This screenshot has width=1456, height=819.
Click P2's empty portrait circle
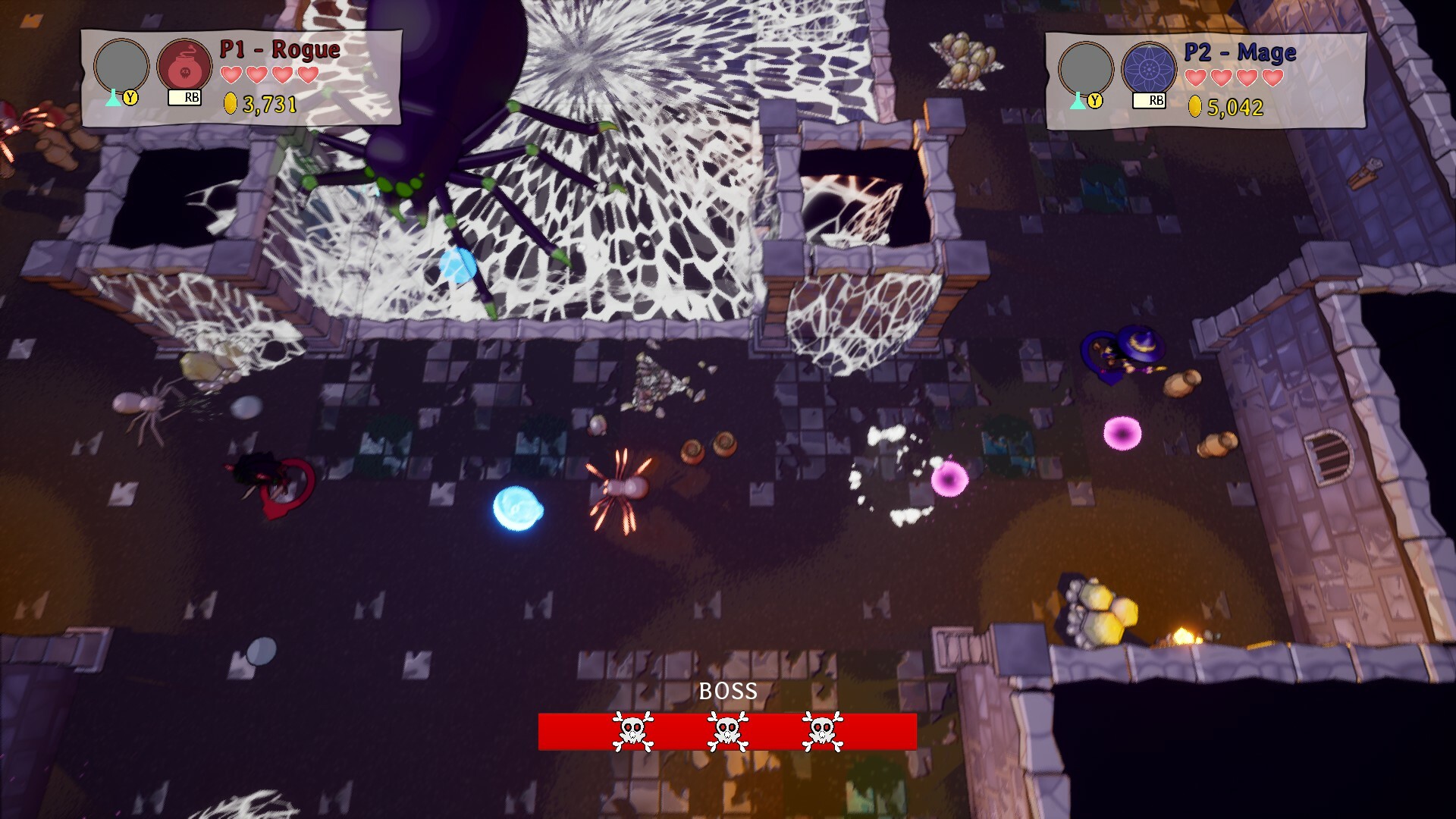click(x=1087, y=68)
